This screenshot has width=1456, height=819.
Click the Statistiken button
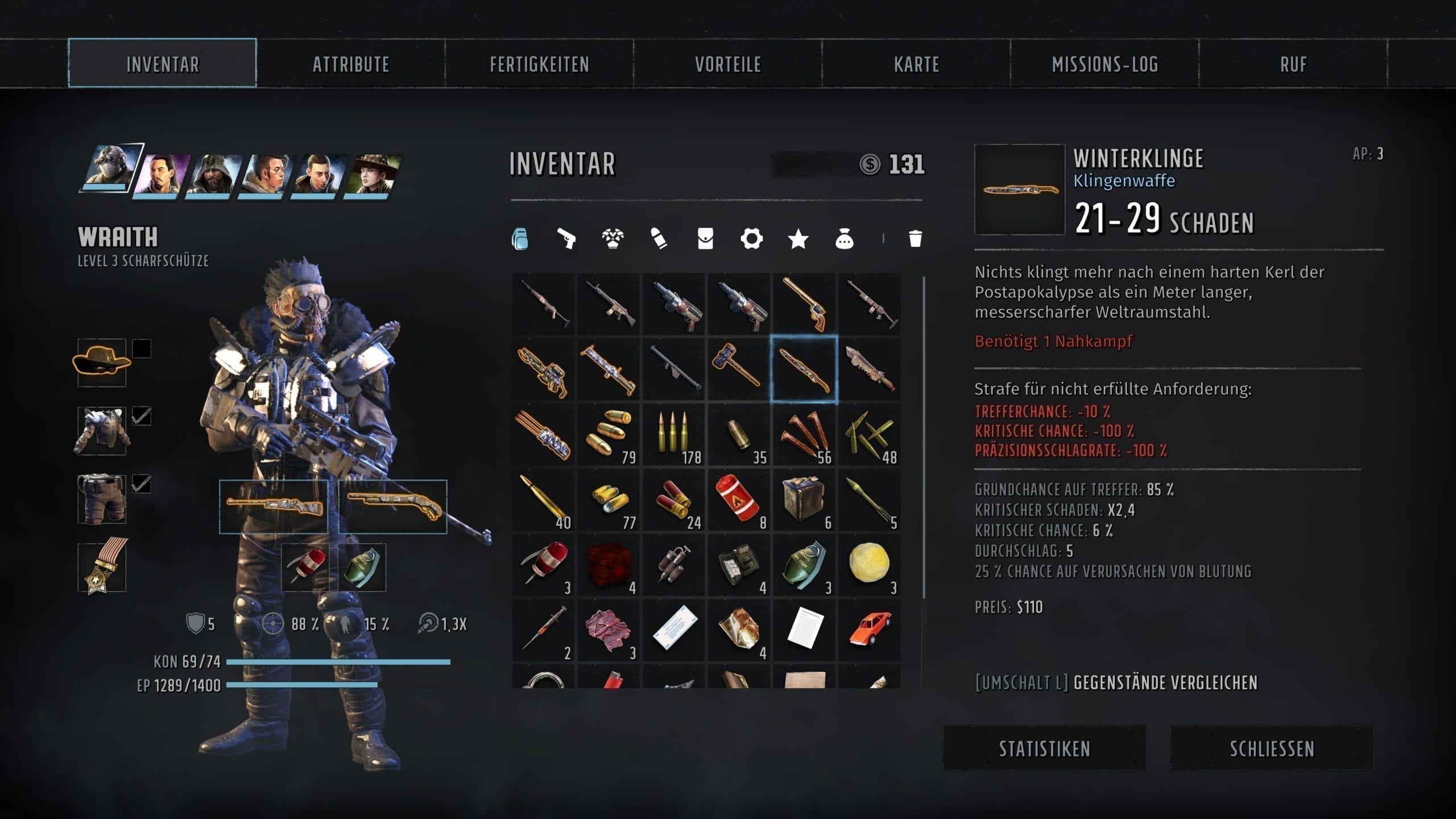point(1044,748)
